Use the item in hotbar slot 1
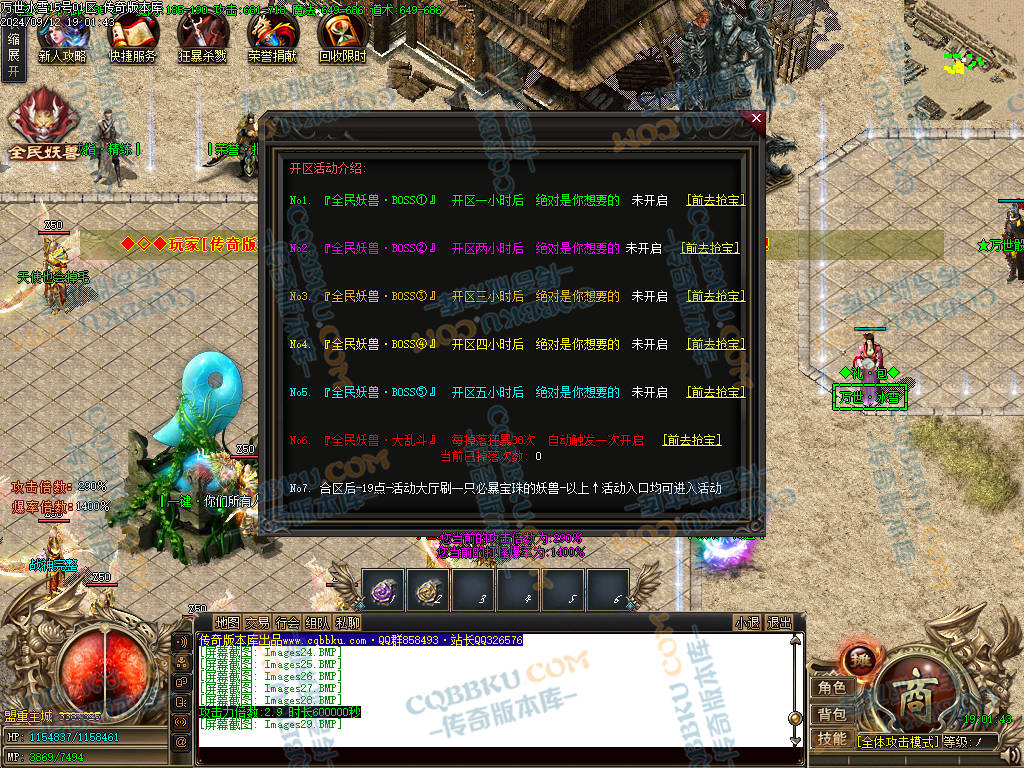Viewport: 1024px width, 768px height. (x=383, y=590)
